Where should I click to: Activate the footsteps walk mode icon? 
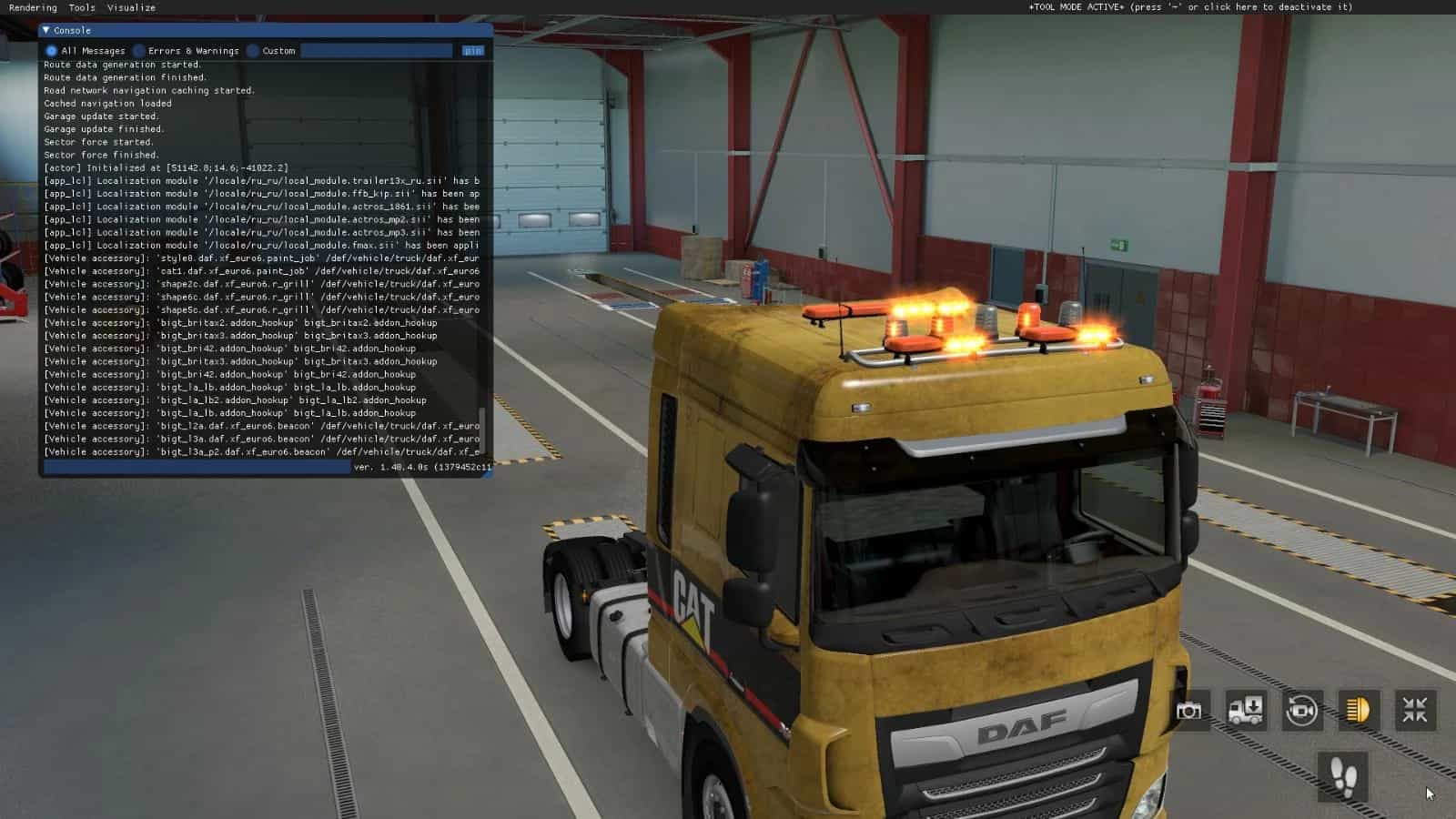pos(1343,776)
